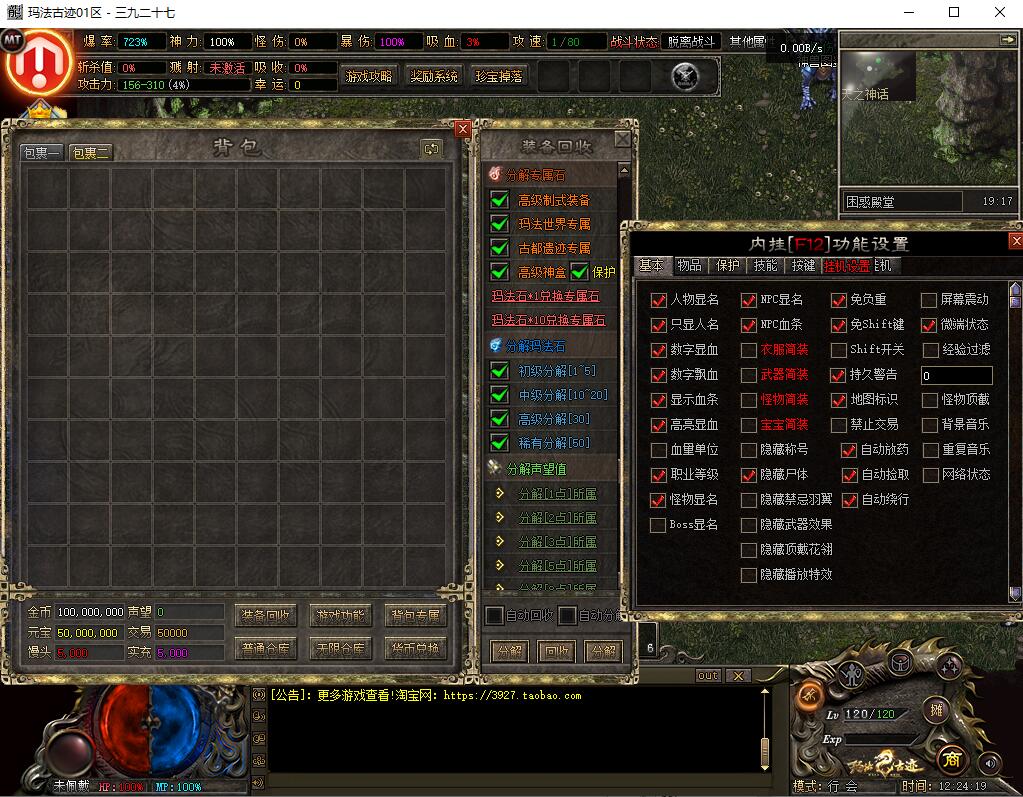
Task: Click the 货币兑换 currency exchange button
Action: (415, 648)
